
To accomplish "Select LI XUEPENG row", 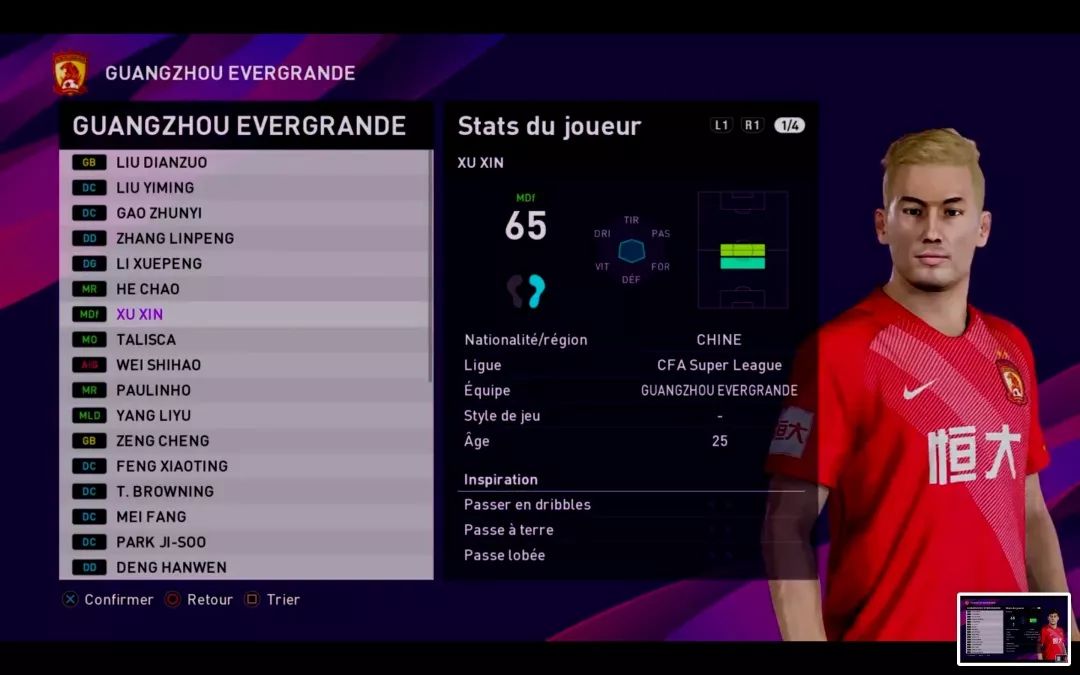I will [x=245, y=263].
